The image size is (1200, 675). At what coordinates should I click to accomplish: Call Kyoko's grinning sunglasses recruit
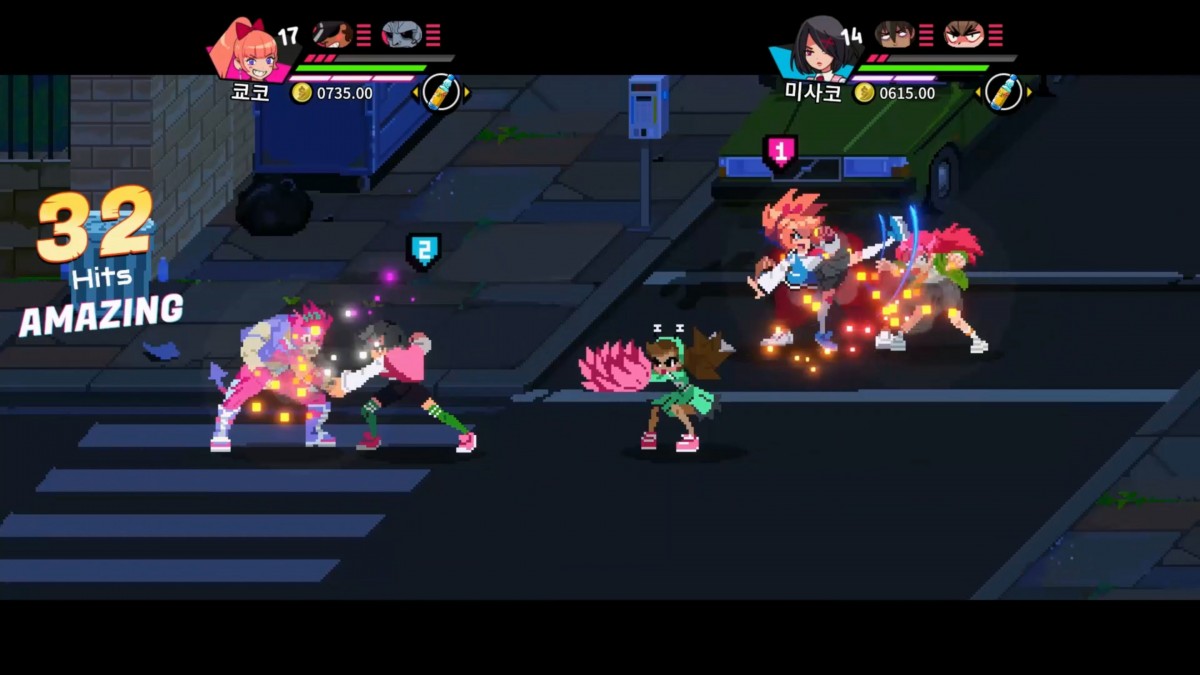tap(331, 35)
